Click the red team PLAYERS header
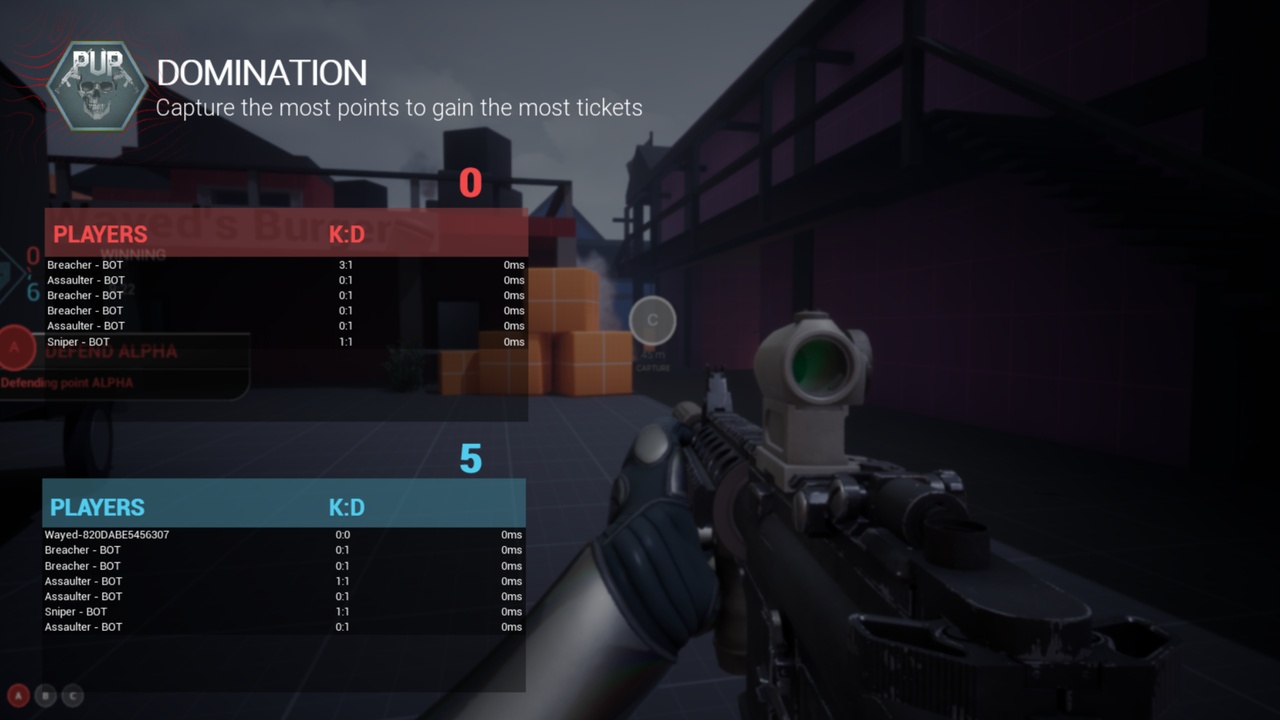Screen dimensions: 1280x720 (100, 234)
